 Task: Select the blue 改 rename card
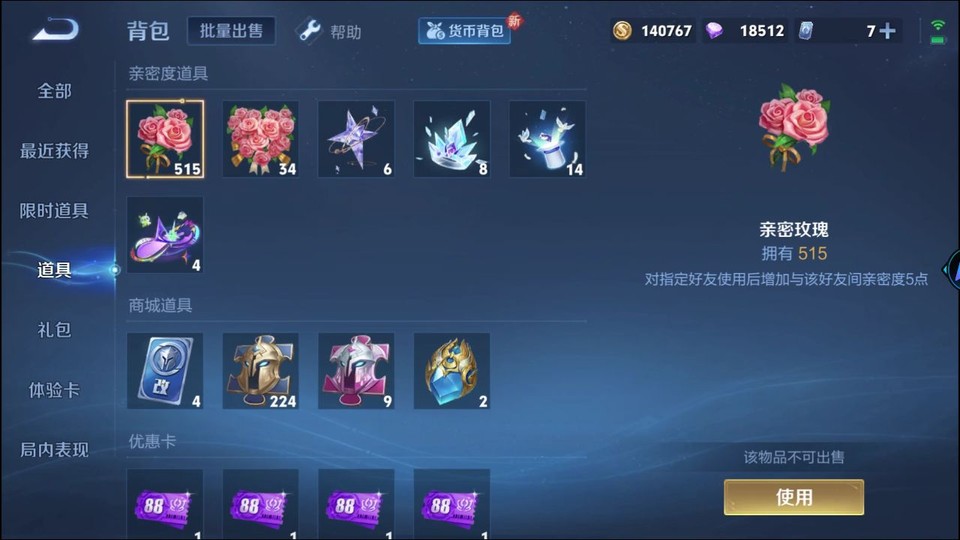click(165, 371)
